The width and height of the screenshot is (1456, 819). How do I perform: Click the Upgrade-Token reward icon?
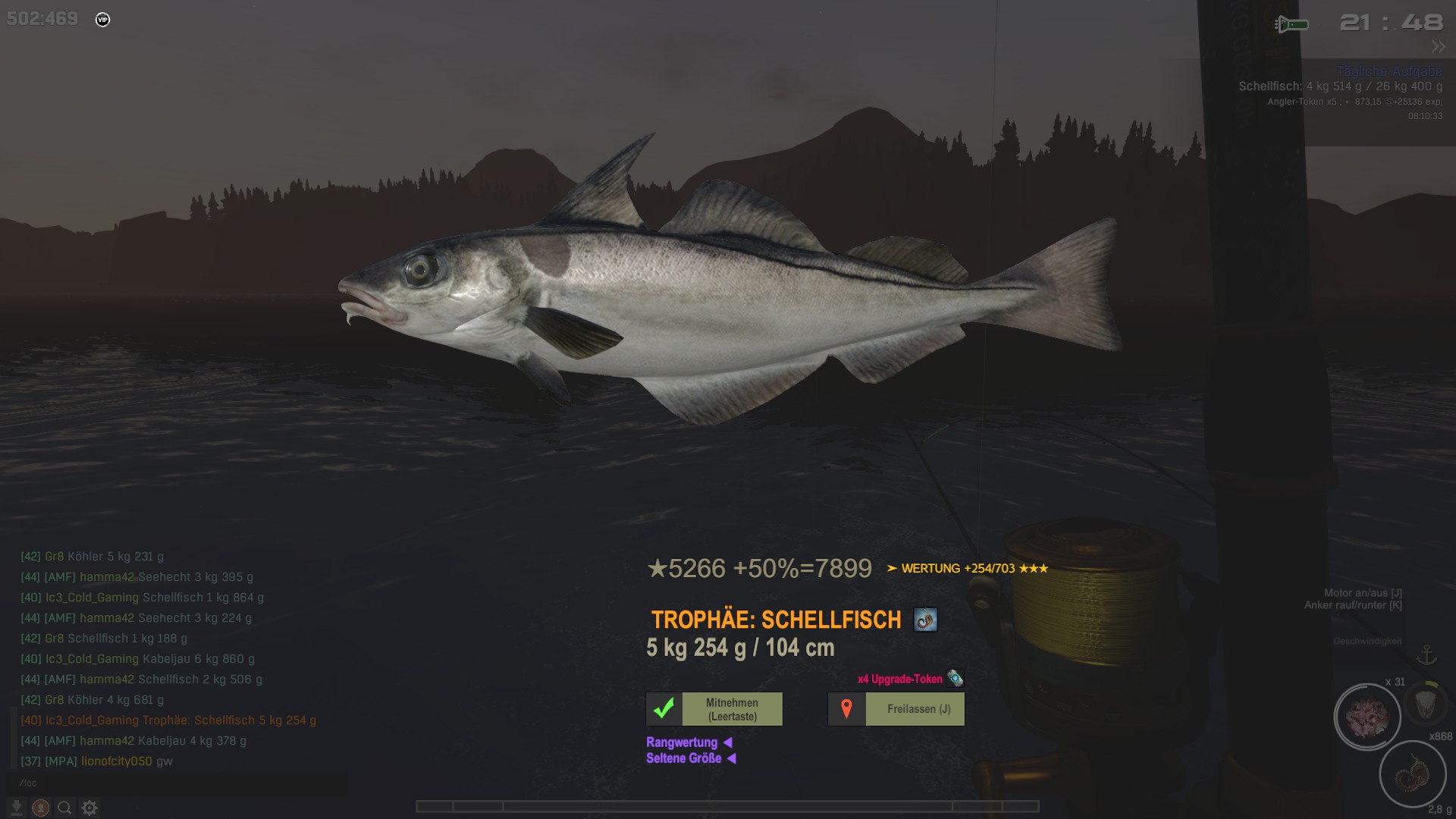point(955,678)
